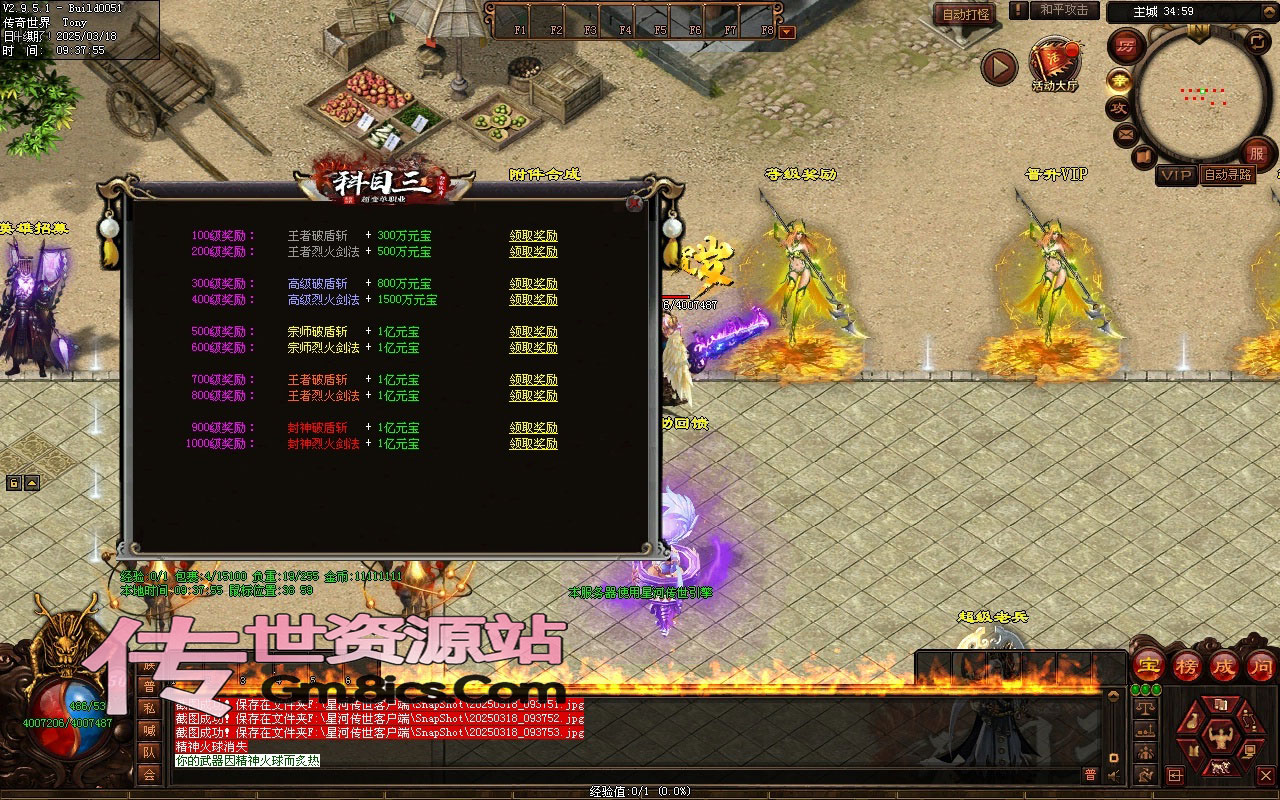
Task: Switch the 和平攻击 attack mode
Action: [x=1063, y=10]
